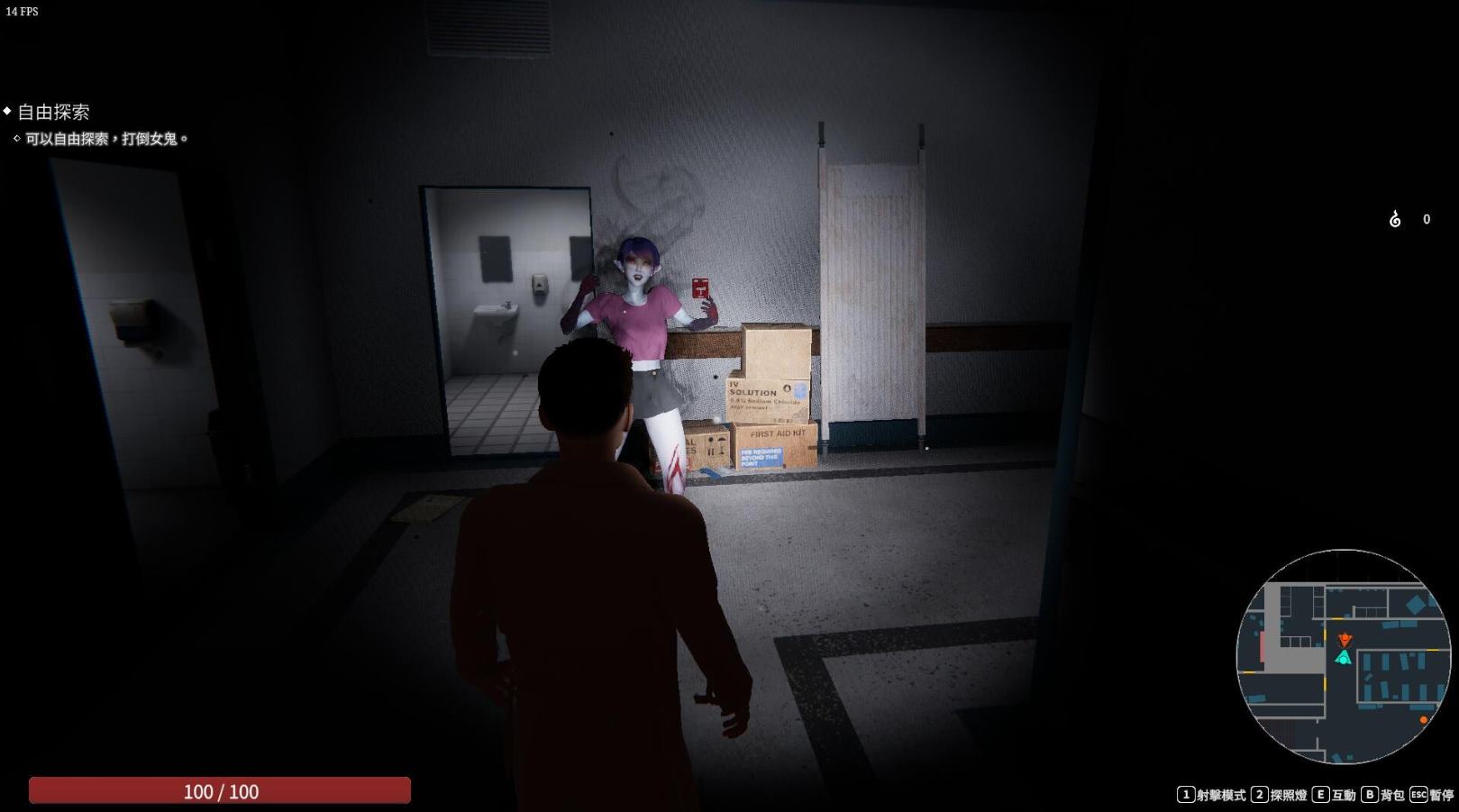Select the 射擊模式 shooting mode hint
The image size is (1459, 812).
1221,795
